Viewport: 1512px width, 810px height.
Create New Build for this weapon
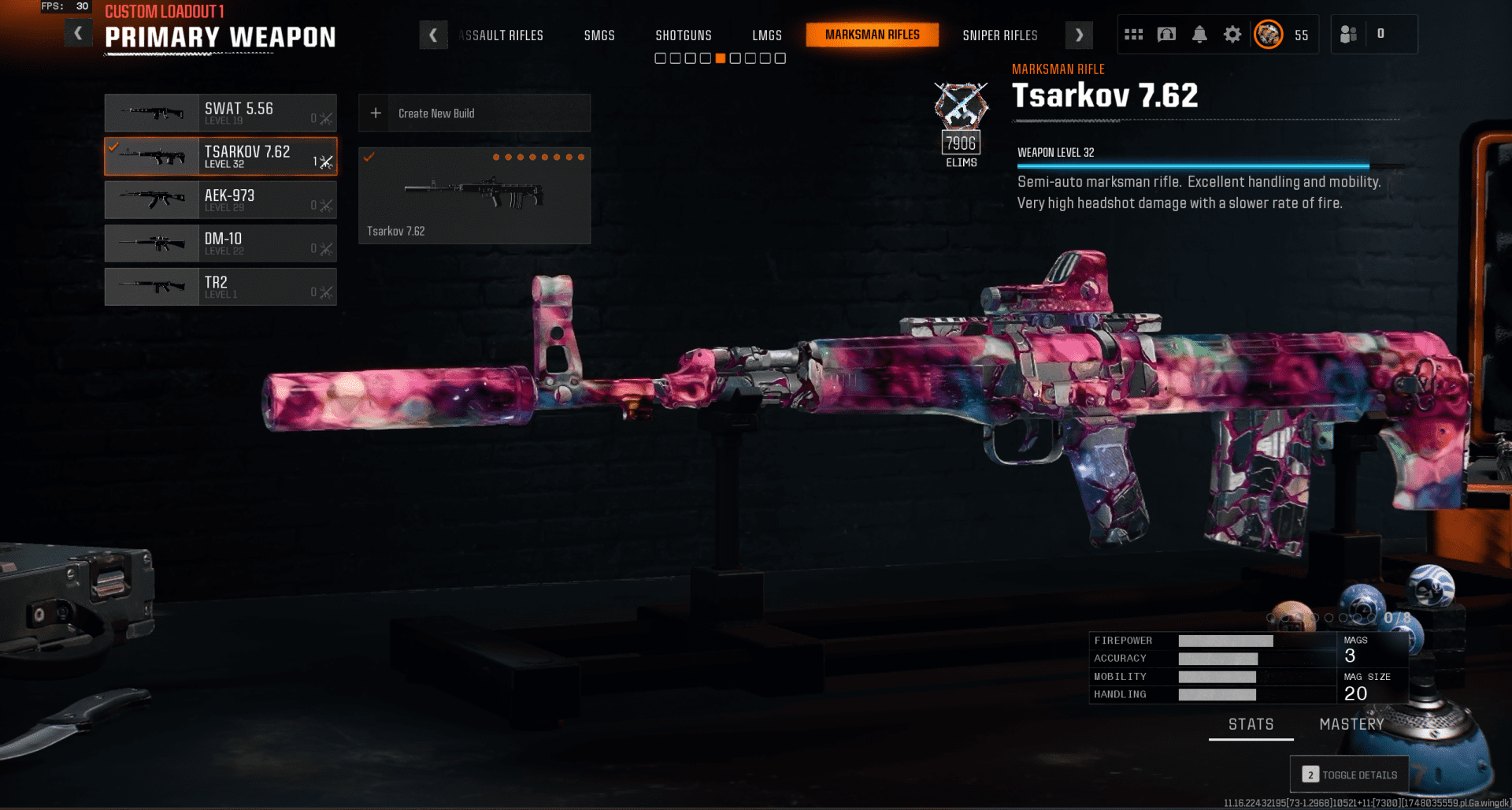474,113
